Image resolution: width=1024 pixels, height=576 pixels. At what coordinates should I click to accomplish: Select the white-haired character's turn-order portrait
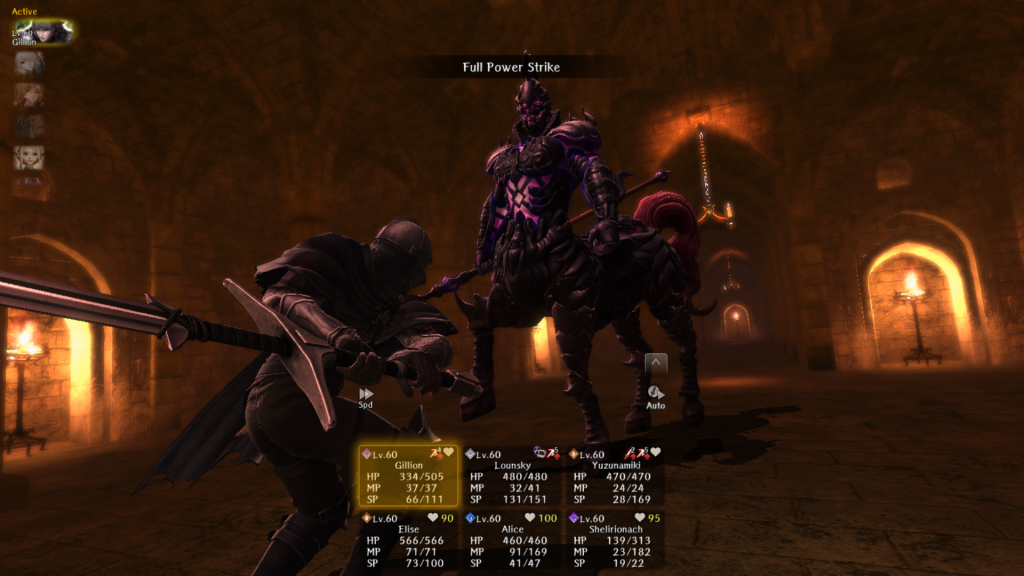29,63
